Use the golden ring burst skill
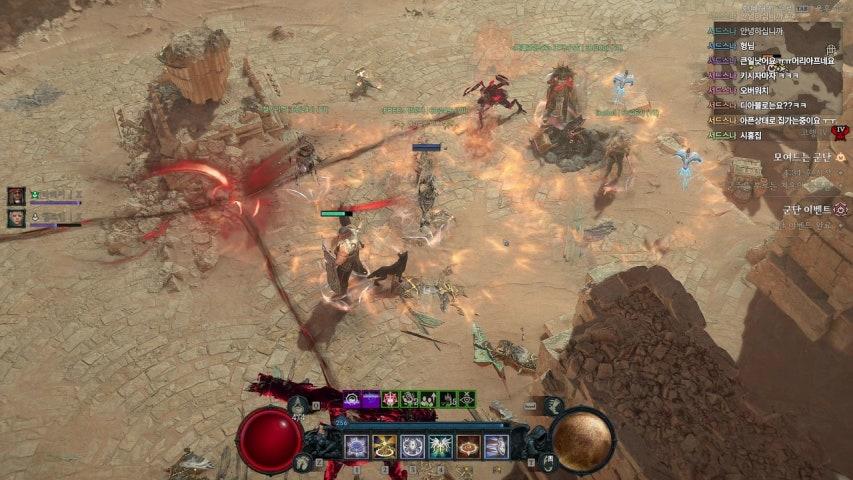Image resolution: width=853 pixels, height=480 pixels. 385,446
